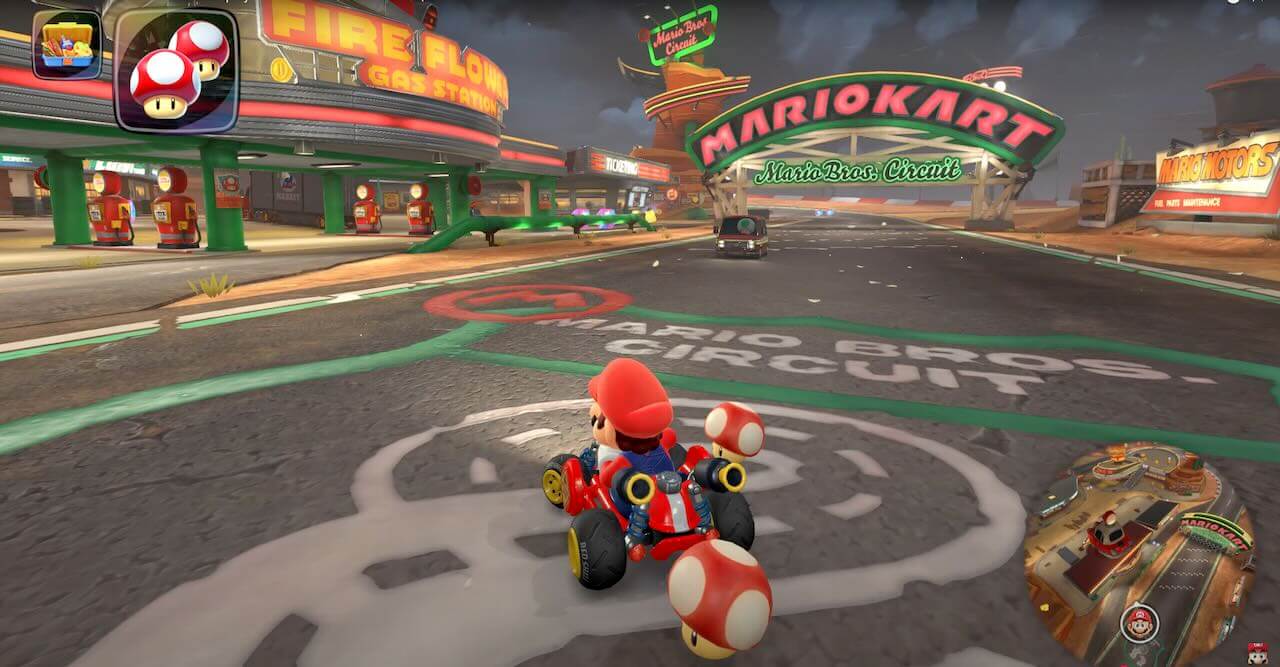Click the small Mario icon below the minimap
Image resolution: width=1280 pixels, height=667 pixels.
(1257, 655)
